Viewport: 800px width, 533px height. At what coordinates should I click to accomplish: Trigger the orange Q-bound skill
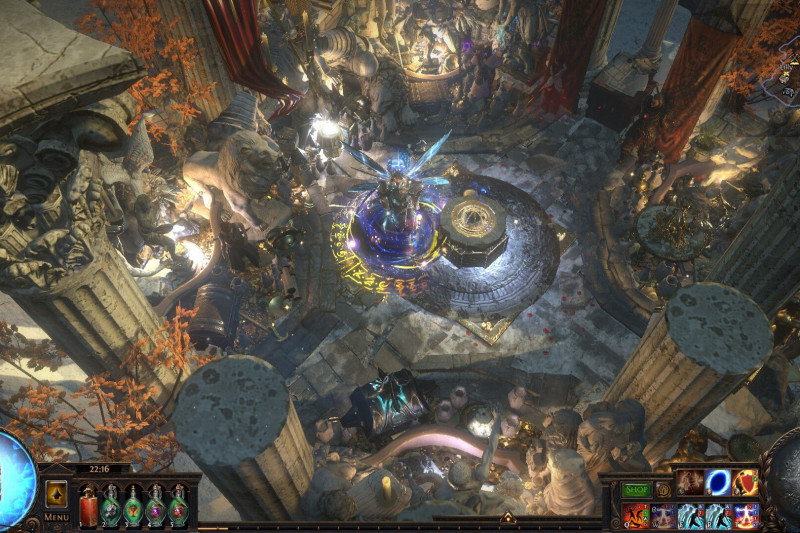coord(636,516)
